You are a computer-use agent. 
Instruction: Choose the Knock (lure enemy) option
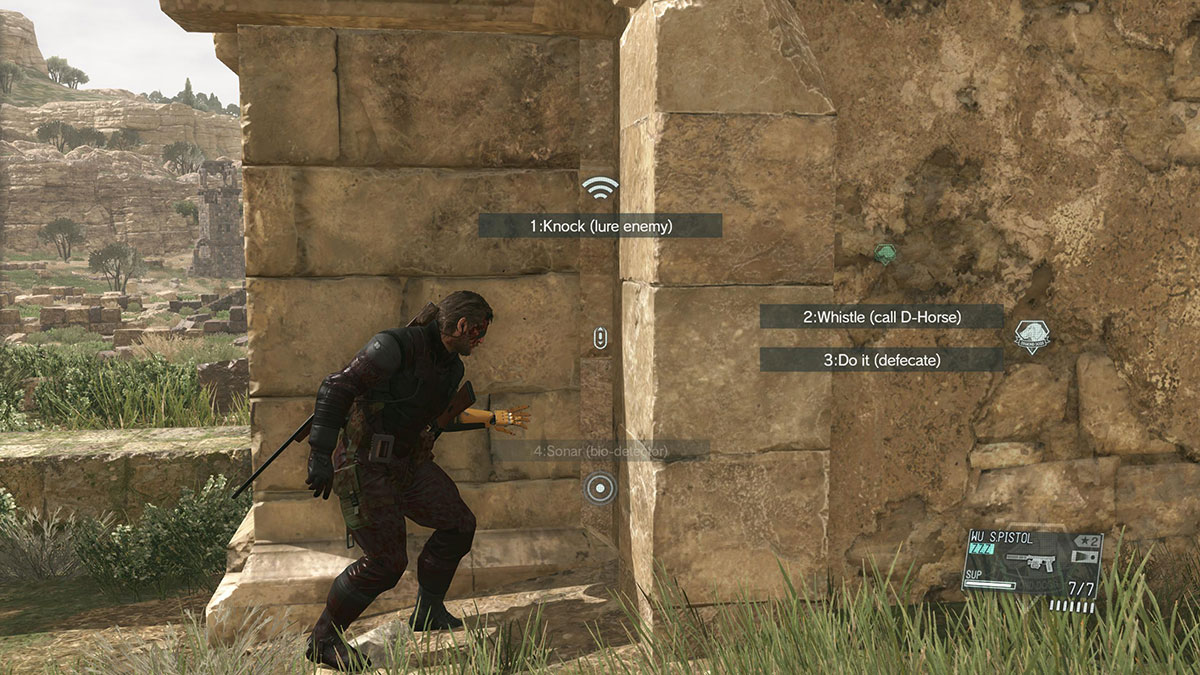(x=600, y=226)
